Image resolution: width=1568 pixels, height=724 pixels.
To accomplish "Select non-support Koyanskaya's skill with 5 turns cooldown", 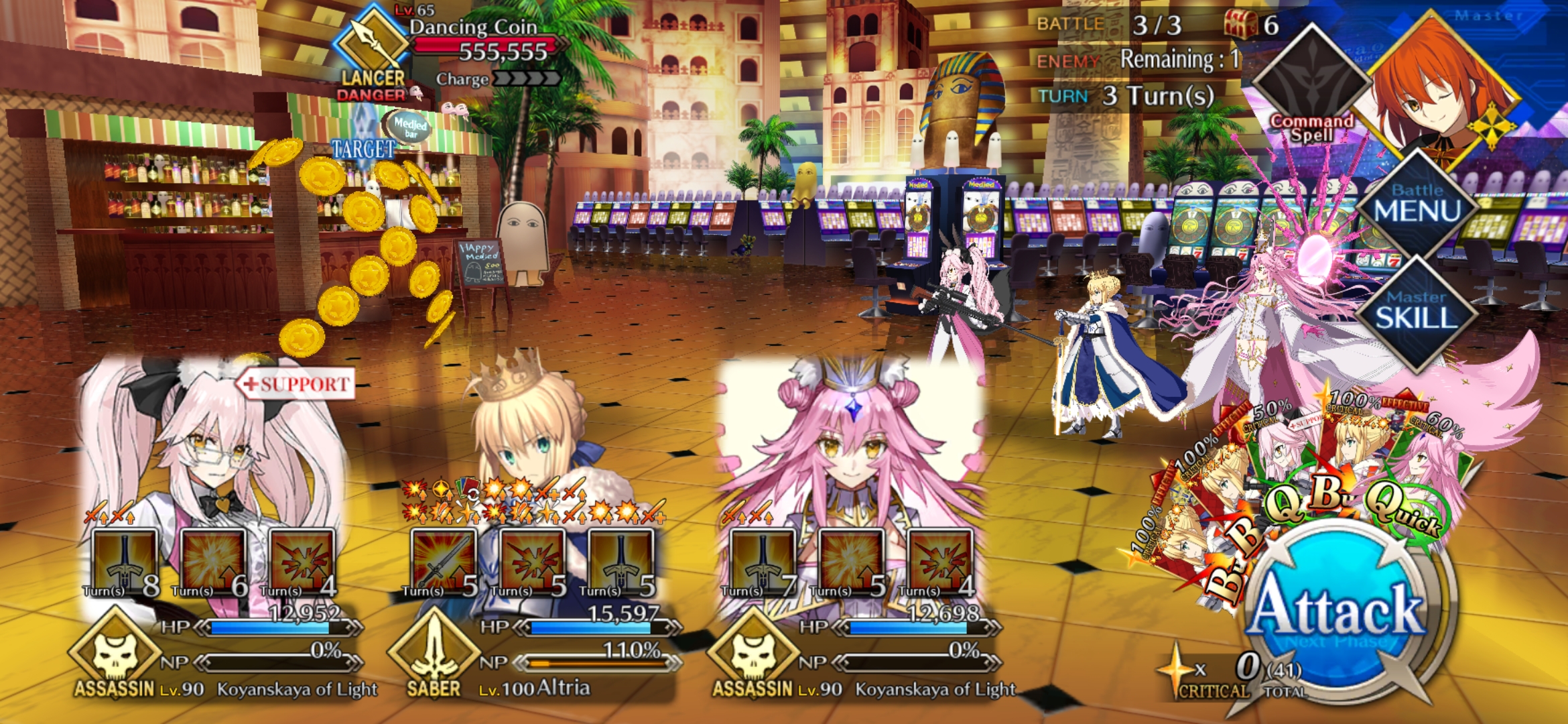I will point(851,563).
